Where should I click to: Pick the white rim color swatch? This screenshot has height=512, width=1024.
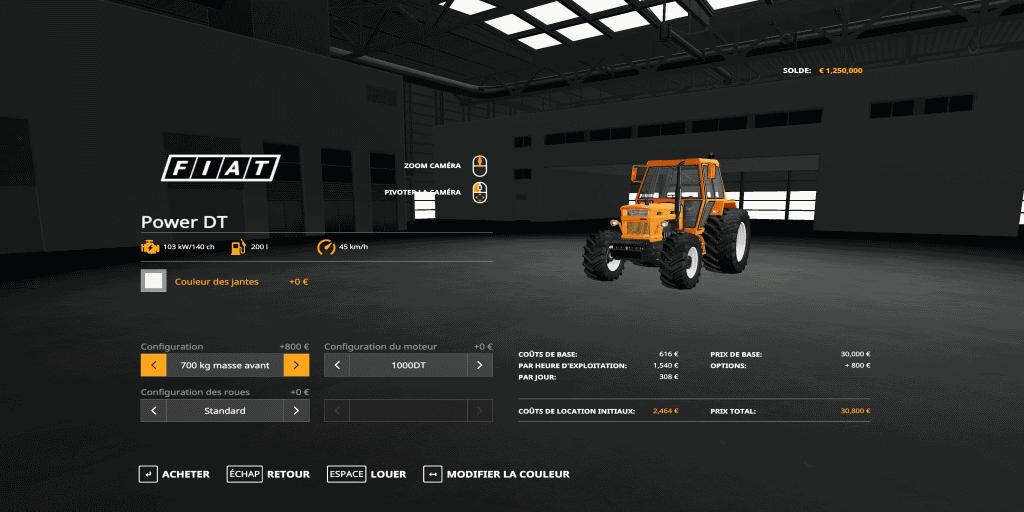(154, 281)
